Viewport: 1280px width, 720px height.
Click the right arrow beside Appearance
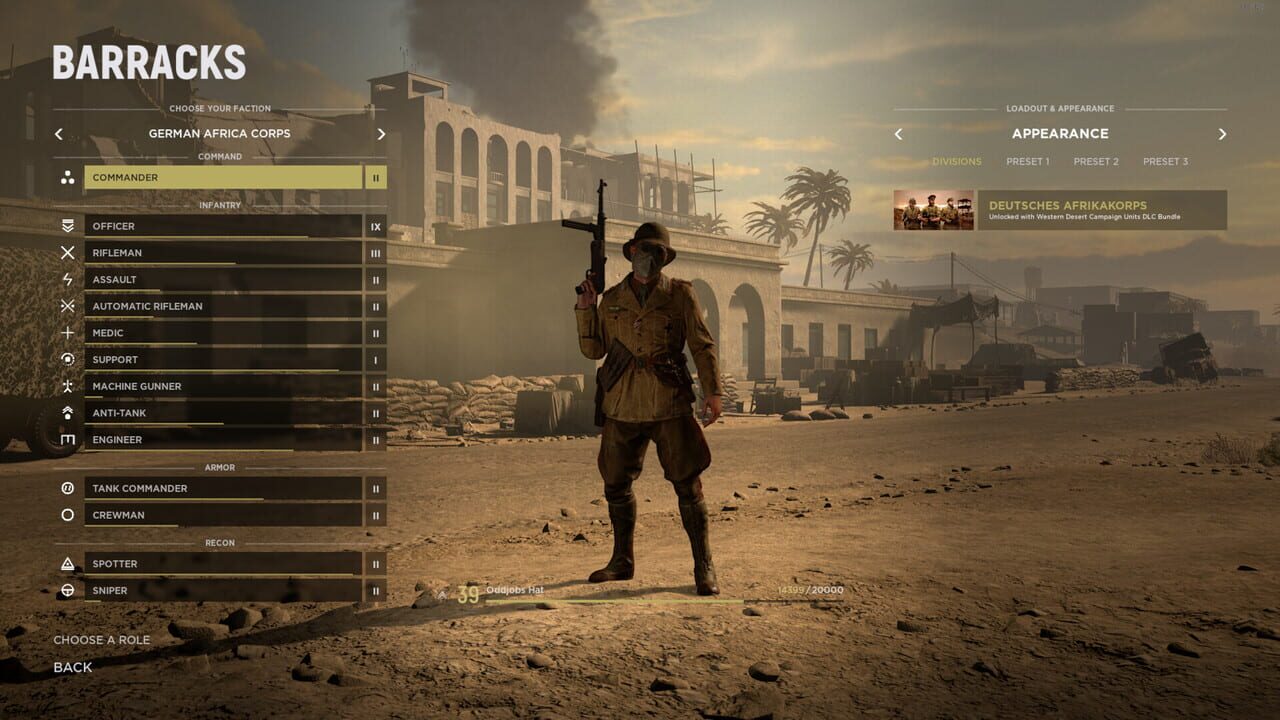pos(1222,133)
